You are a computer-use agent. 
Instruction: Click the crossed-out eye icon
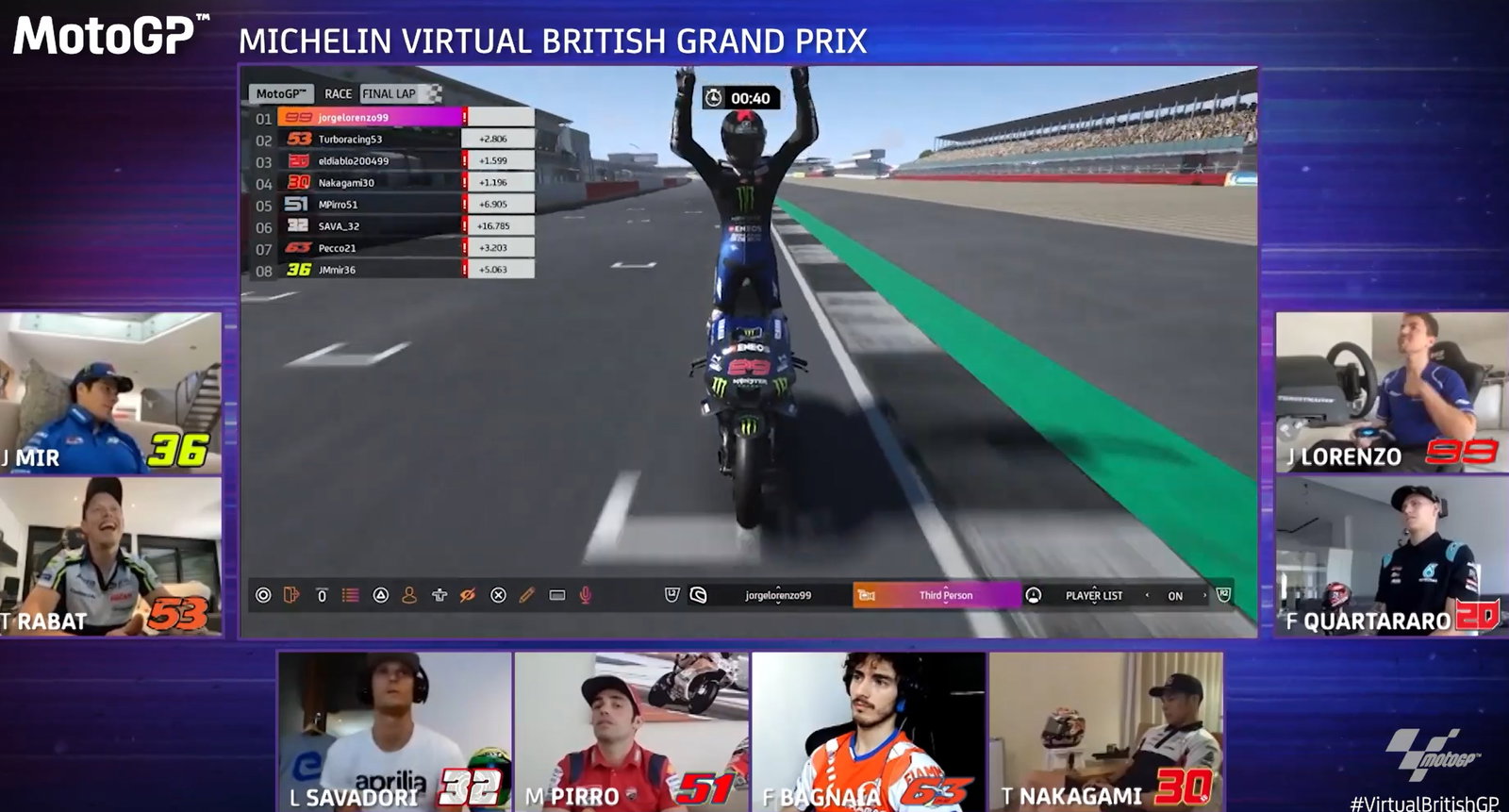point(467,595)
